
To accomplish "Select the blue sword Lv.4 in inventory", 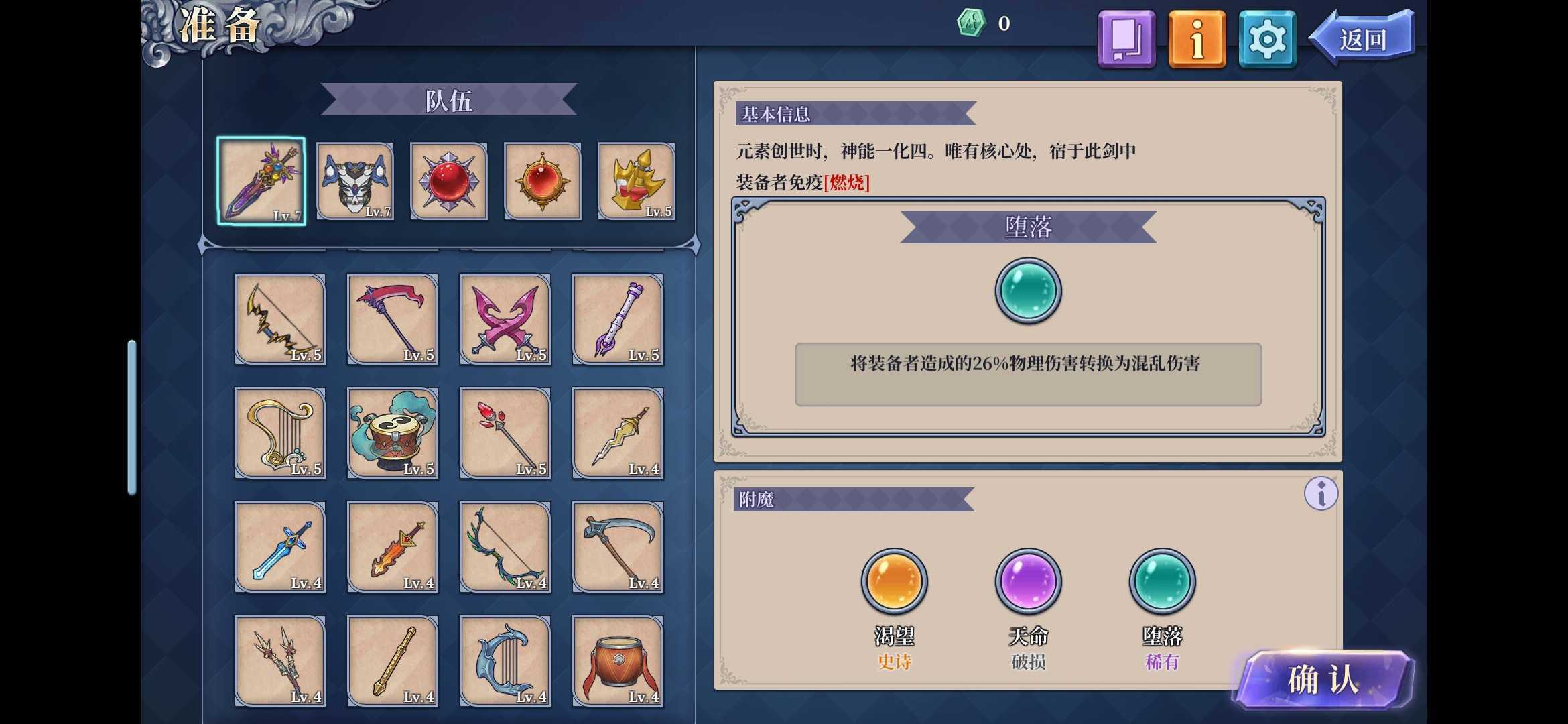I will tap(280, 548).
